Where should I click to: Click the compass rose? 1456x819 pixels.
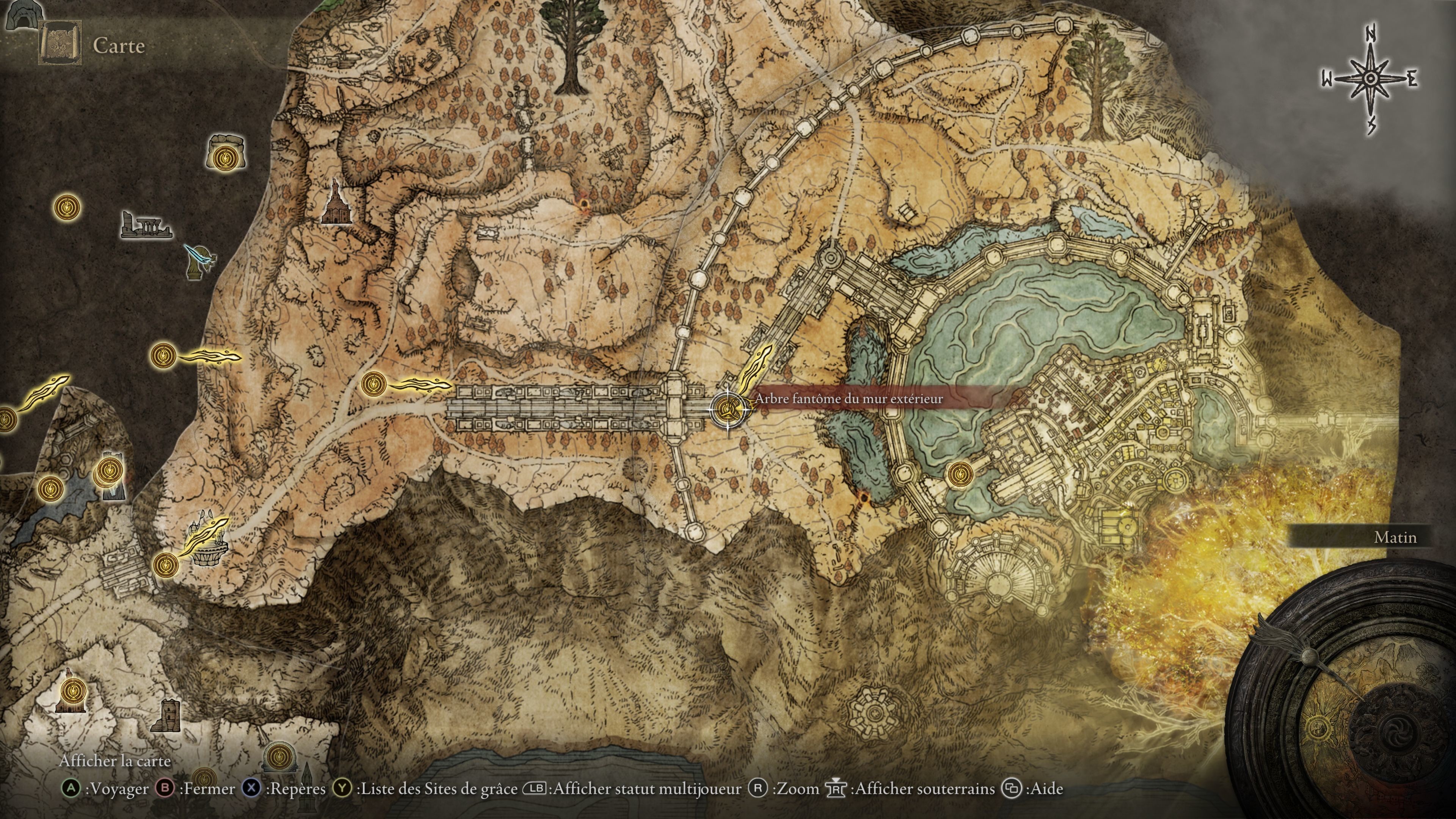[1369, 80]
